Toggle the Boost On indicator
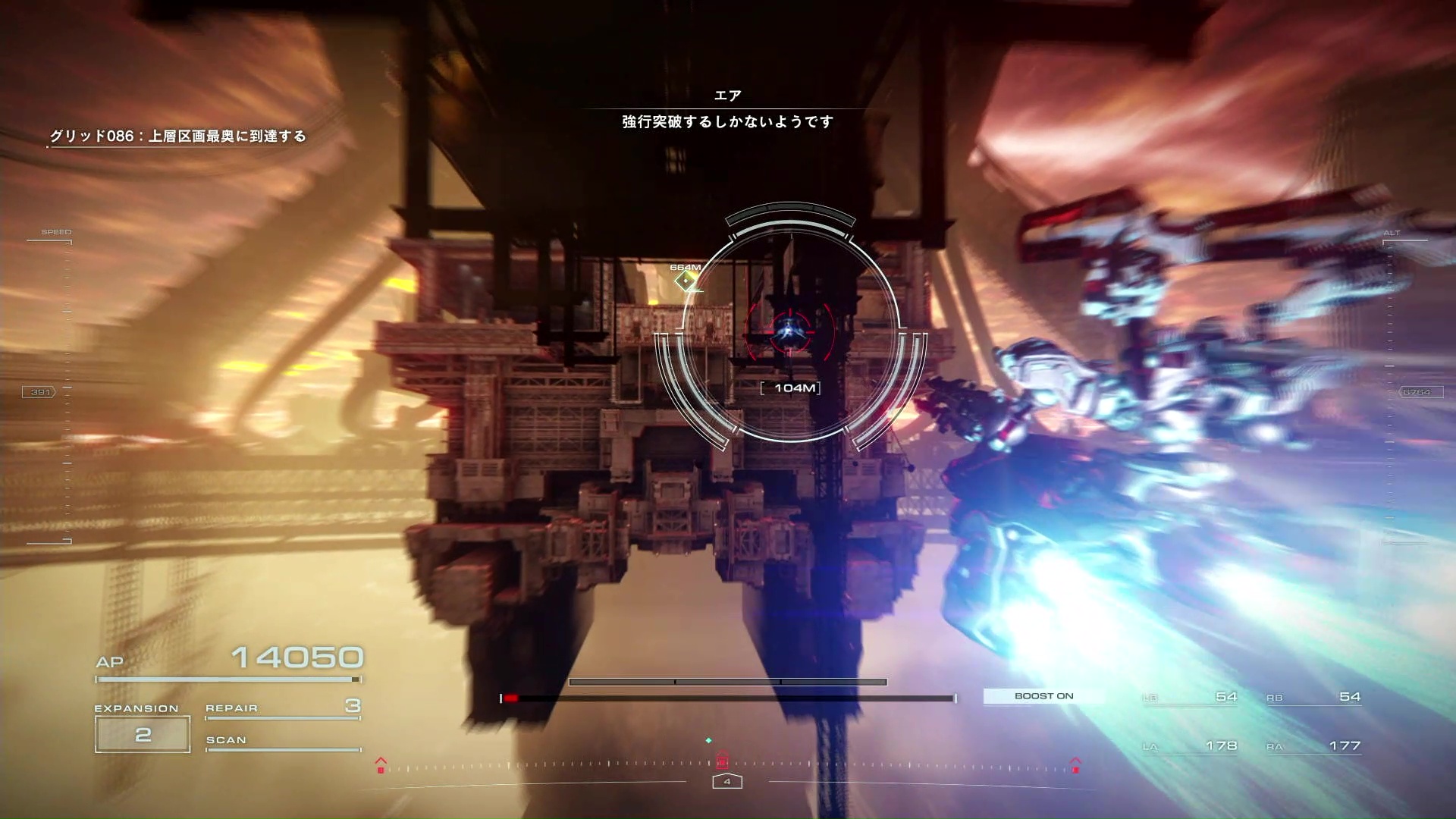The width and height of the screenshot is (1456, 819). pyautogui.click(x=1043, y=696)
